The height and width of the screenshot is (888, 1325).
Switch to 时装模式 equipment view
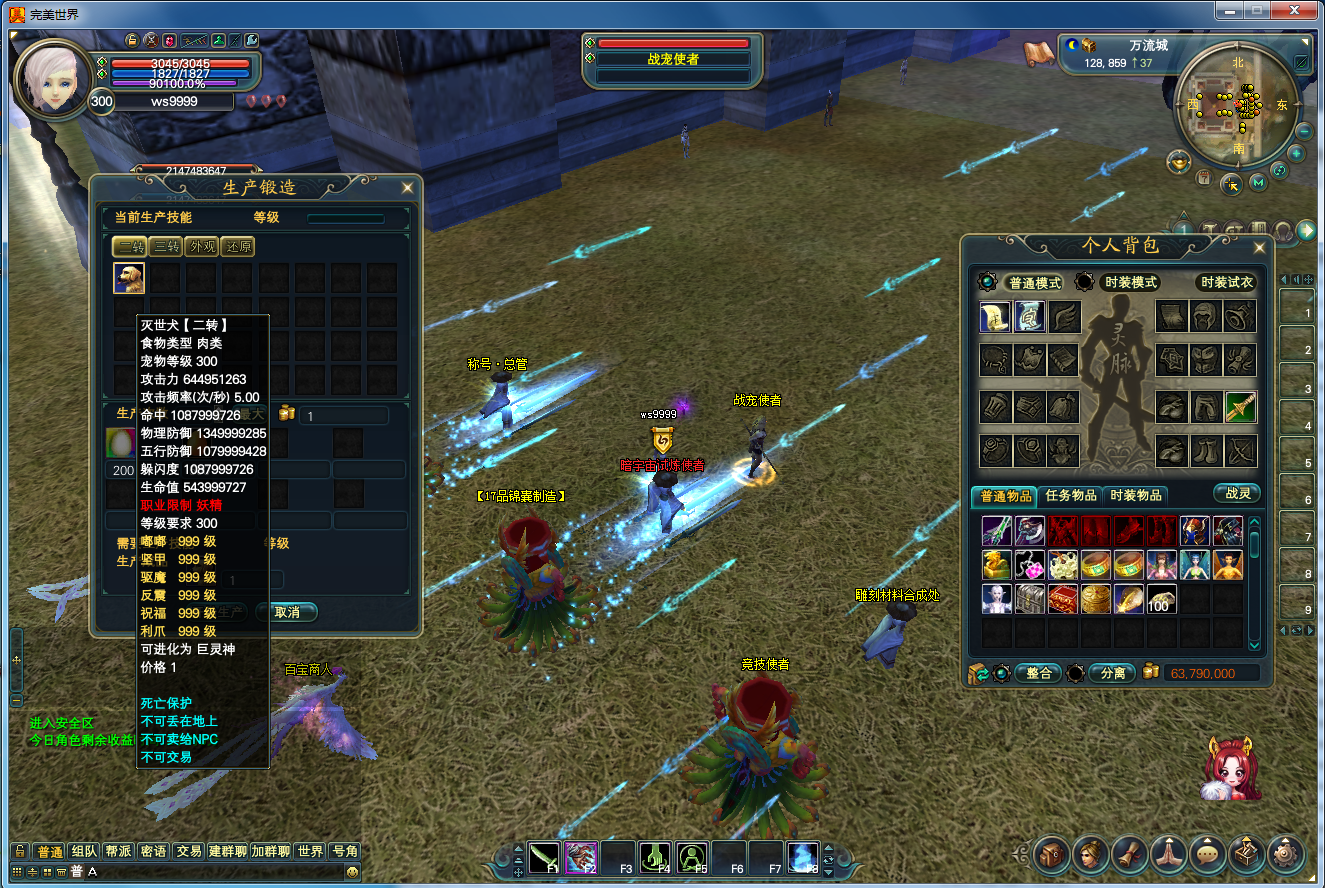pos(1129,283)
